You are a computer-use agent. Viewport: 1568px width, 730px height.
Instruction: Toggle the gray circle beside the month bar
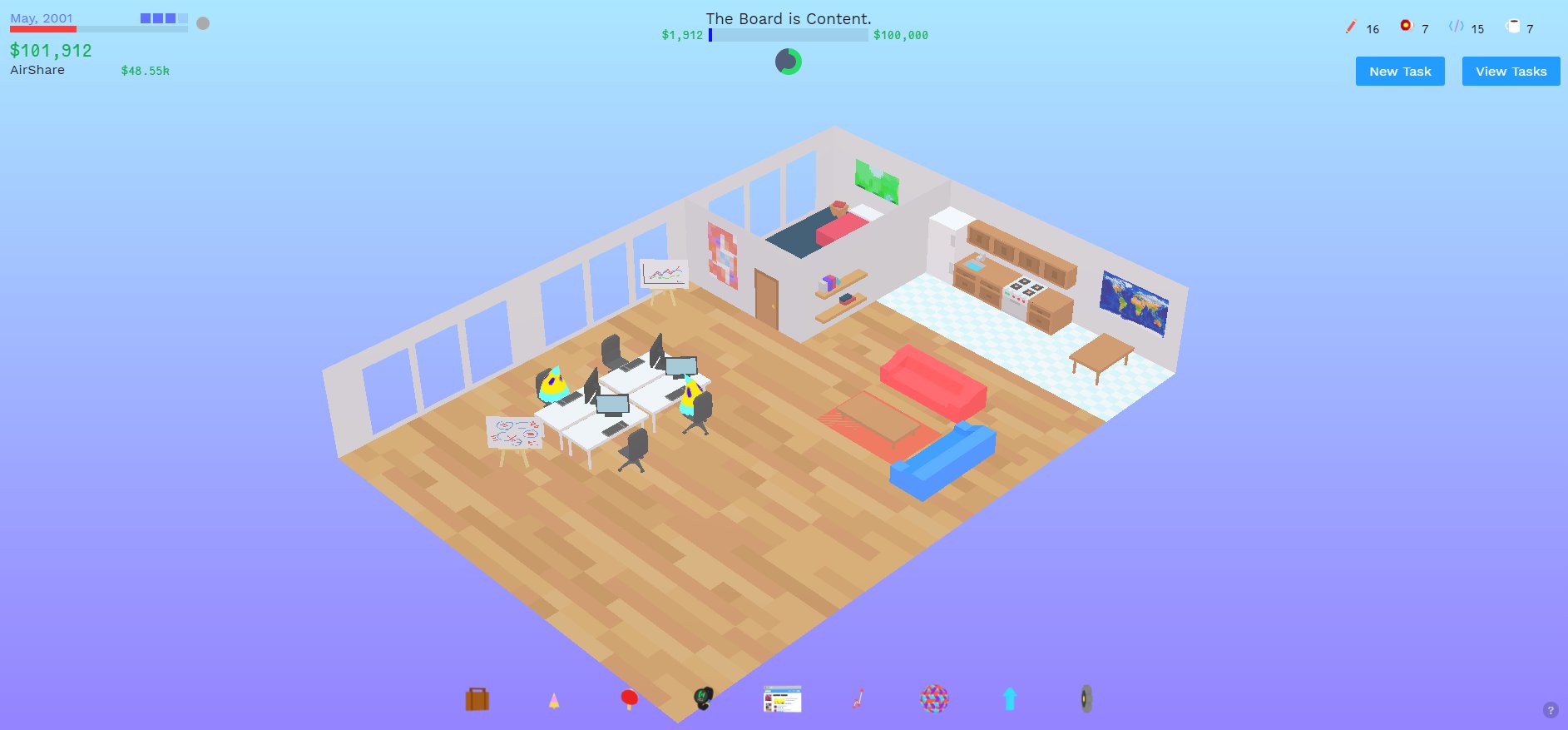coord(202,23)
